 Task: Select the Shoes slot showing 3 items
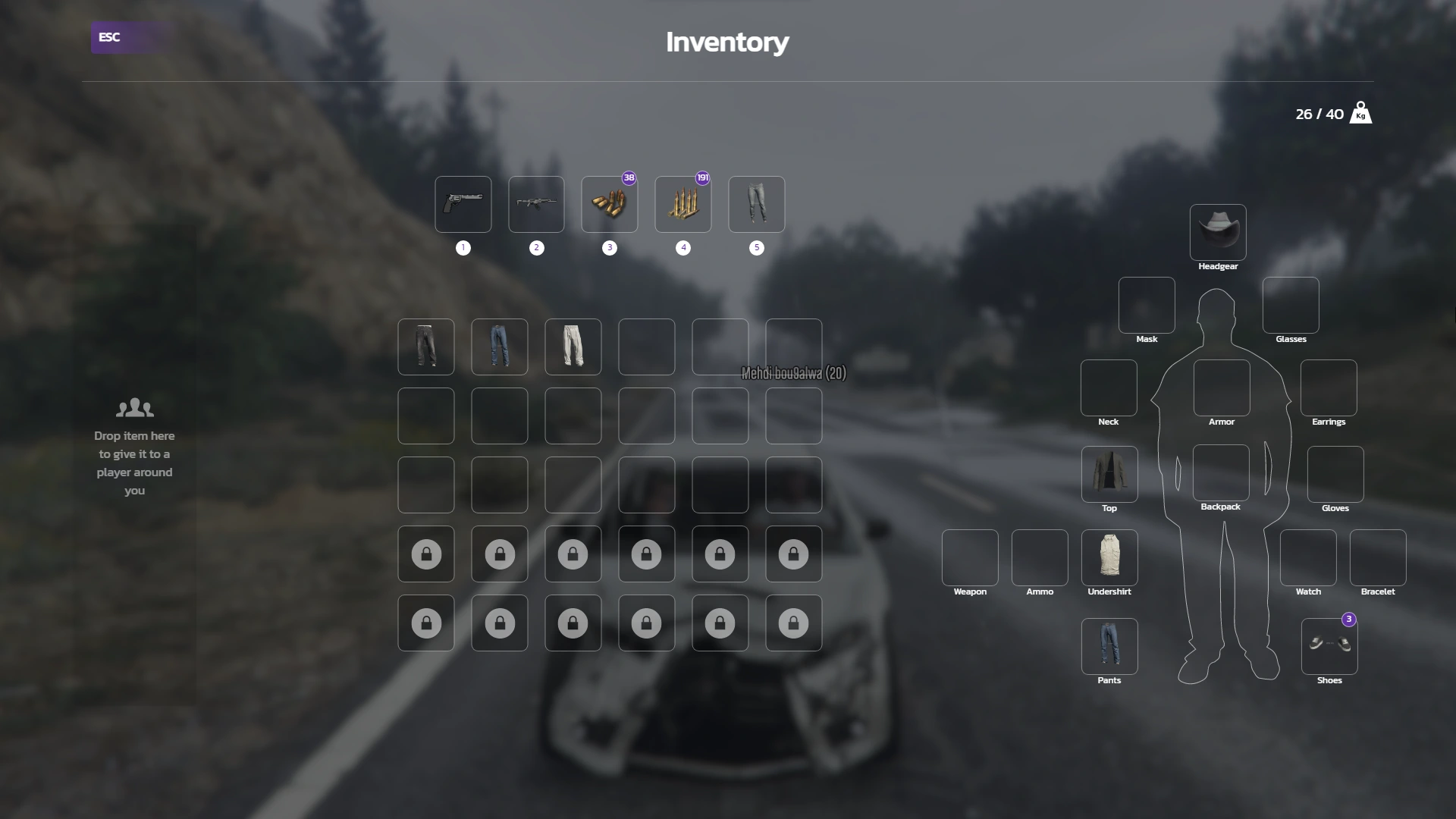click(x=1329, y=647)
